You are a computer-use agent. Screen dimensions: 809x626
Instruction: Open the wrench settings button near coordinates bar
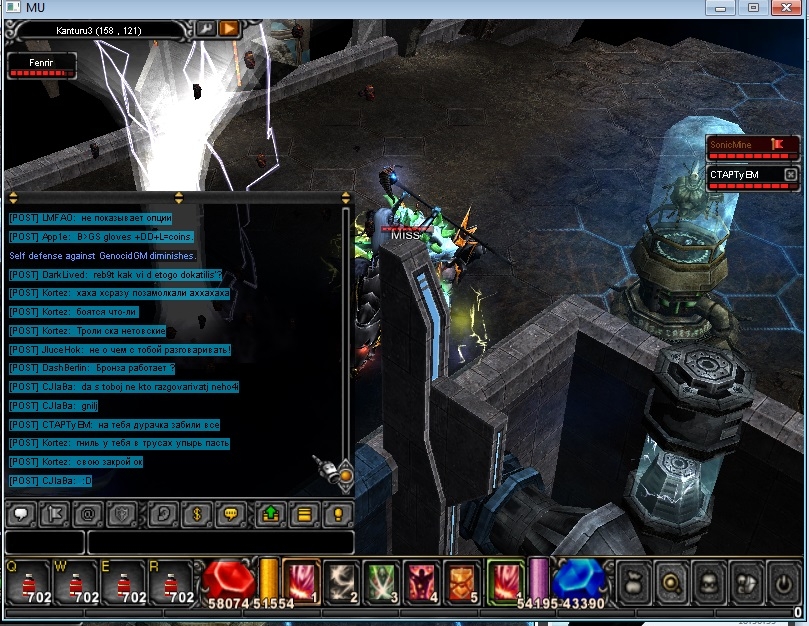point(207,28)
